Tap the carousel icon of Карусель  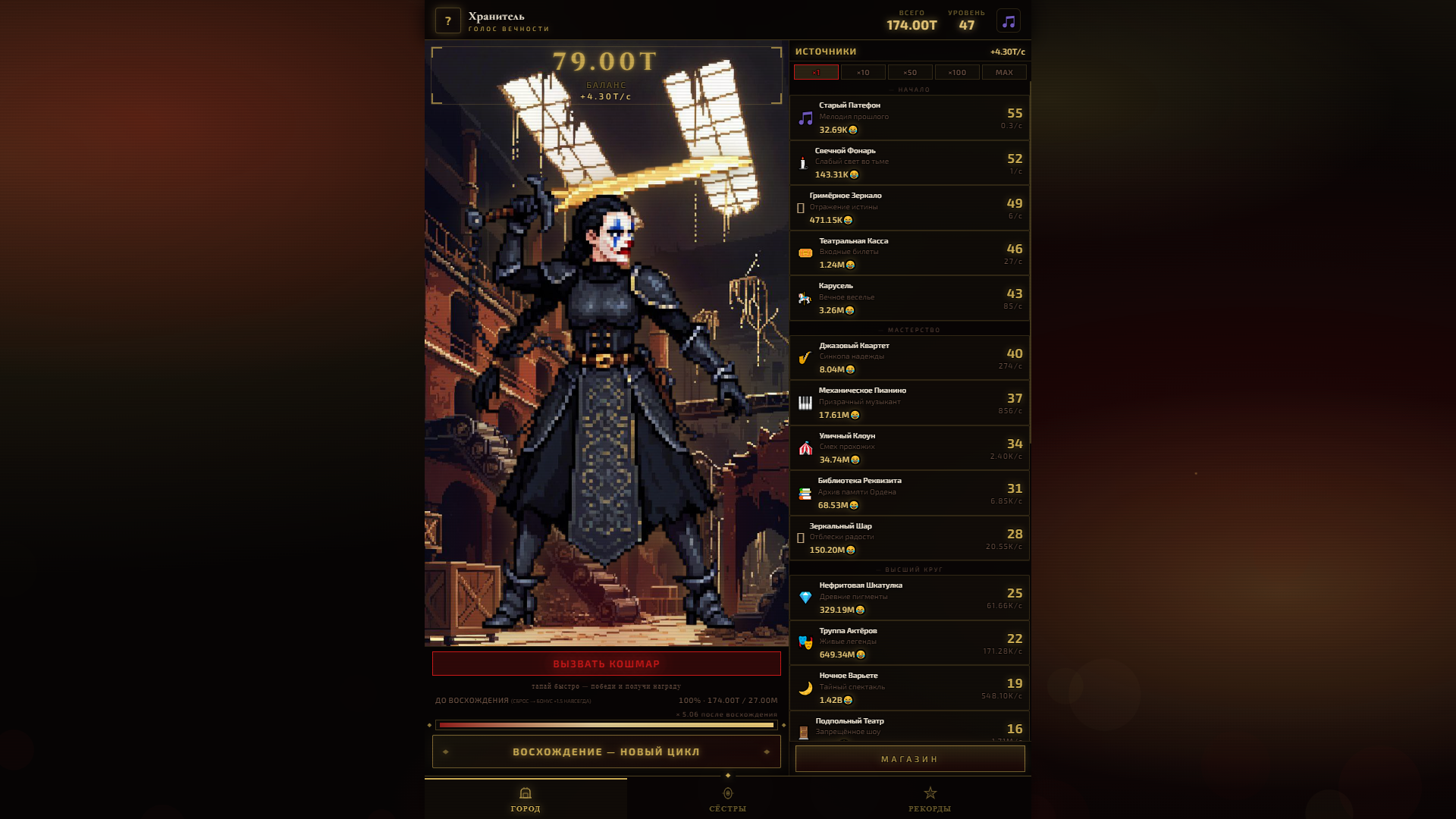click(x=804, y=297)
